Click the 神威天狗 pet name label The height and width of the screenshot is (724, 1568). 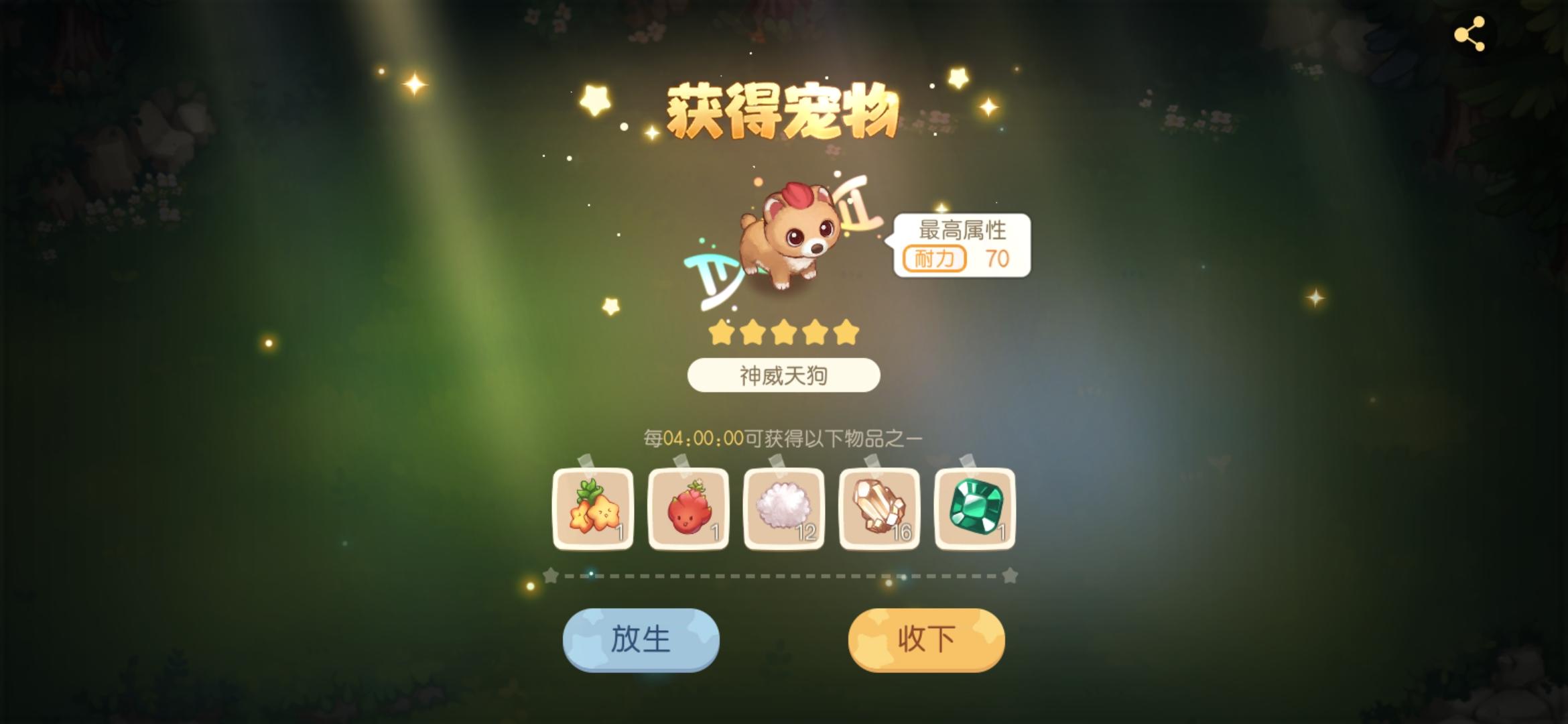point(783,376)
